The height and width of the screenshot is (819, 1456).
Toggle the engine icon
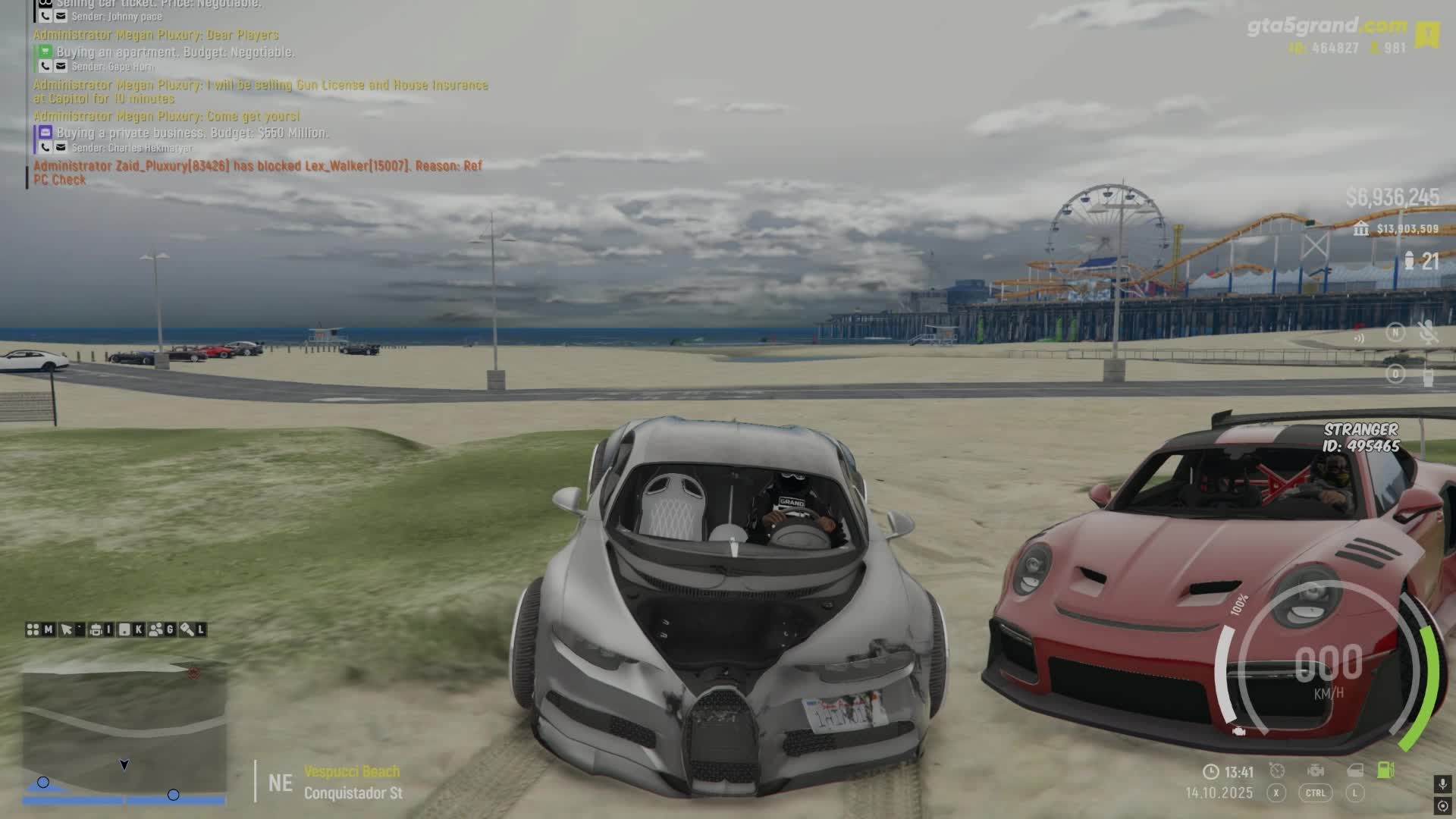point(1316,770)
